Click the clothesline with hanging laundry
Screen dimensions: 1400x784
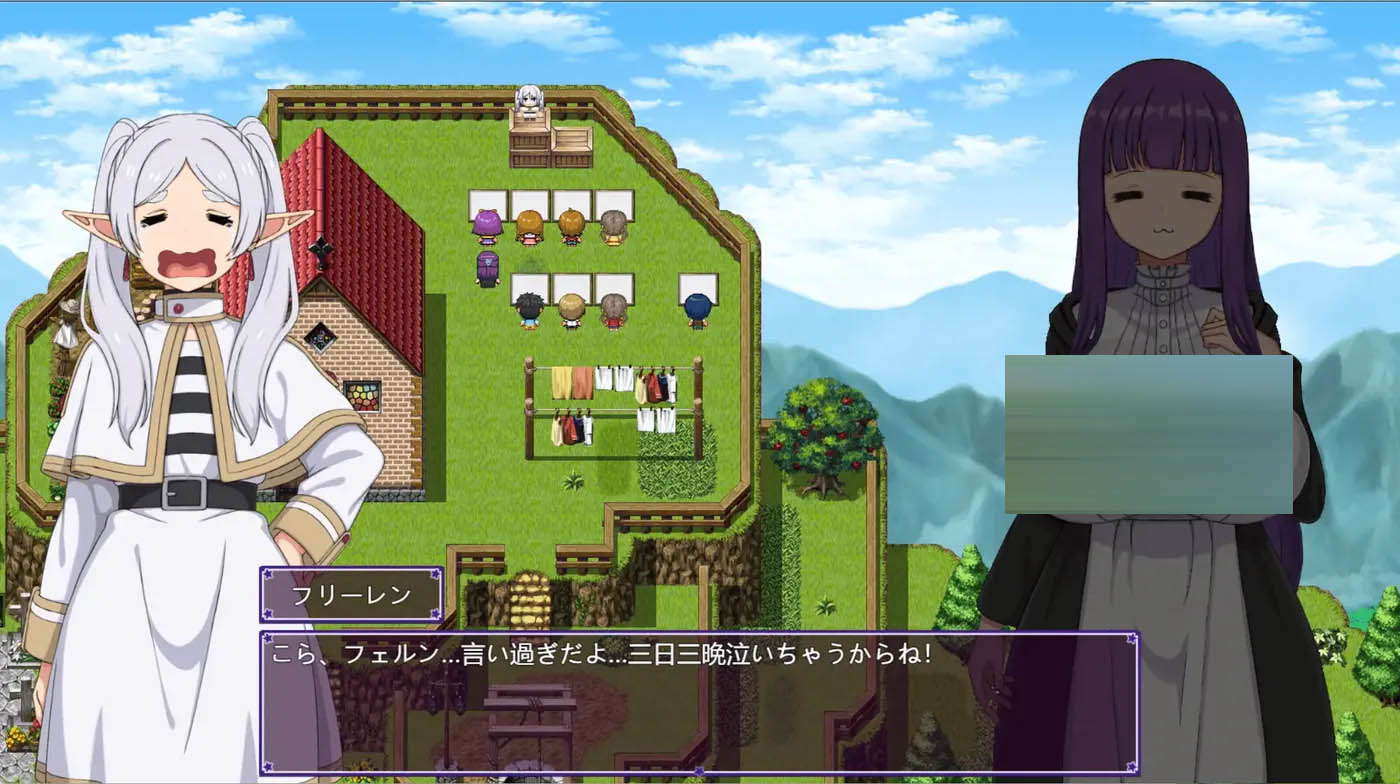(615, 400)
